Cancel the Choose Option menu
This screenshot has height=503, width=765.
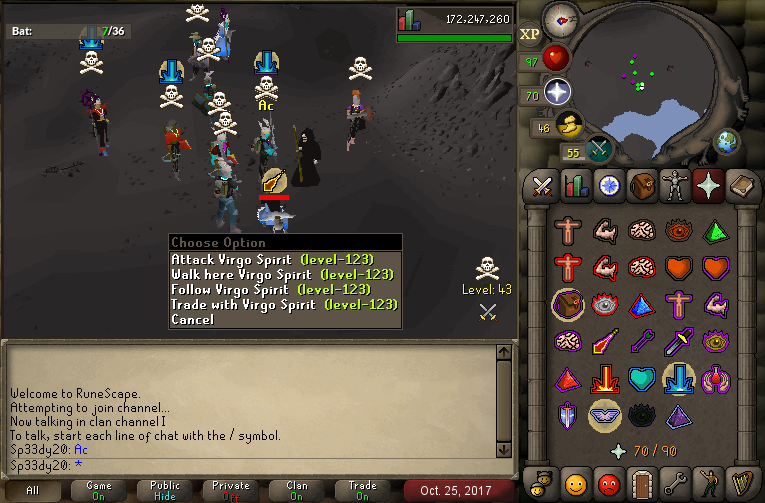click(192, 320)
